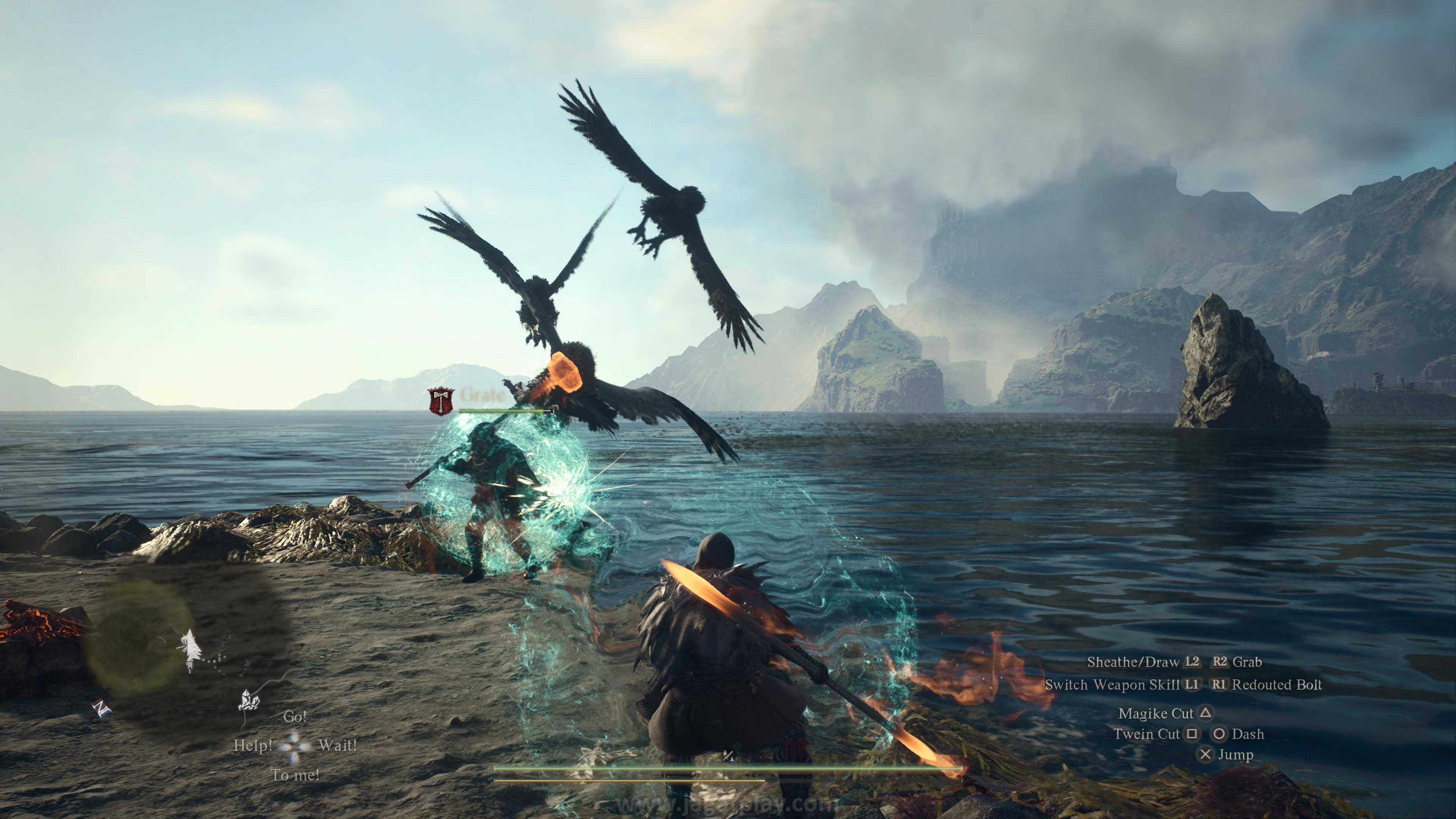Viewport: 1456px width, 819px height.
Task: Select the Go! pawn command
Action: pyautogui.click(x=295, y=717)
